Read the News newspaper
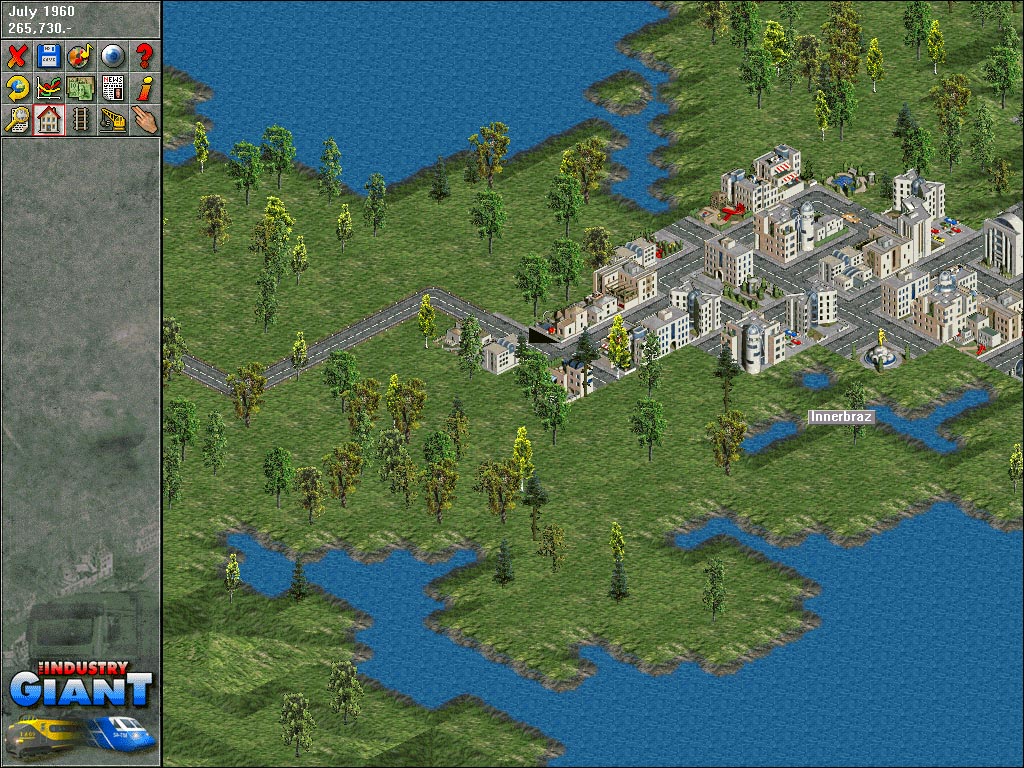 (x=112, y=88)
